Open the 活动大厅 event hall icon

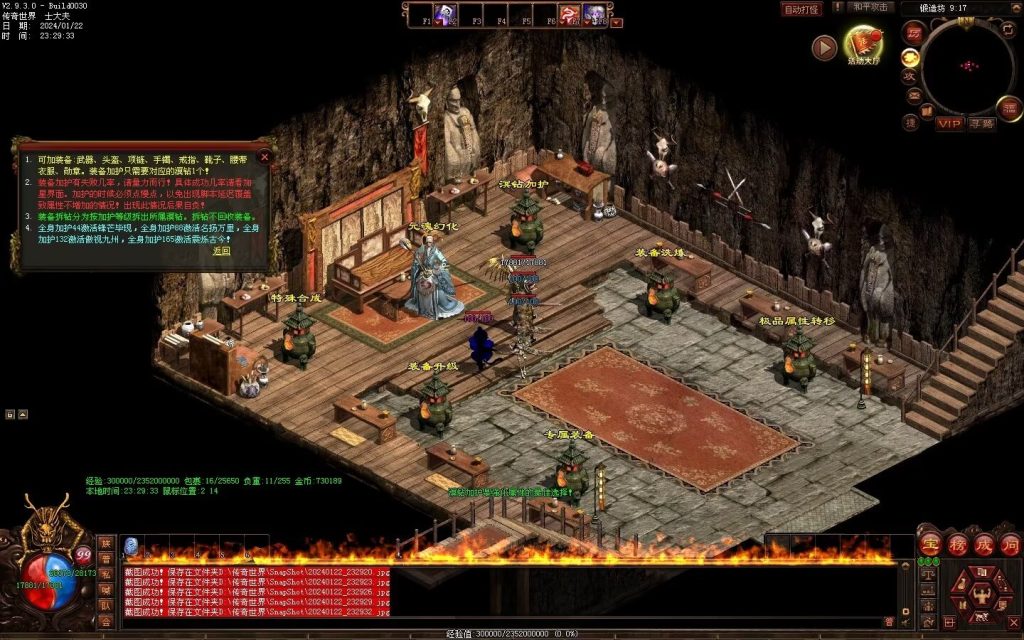tap(862, 44)
